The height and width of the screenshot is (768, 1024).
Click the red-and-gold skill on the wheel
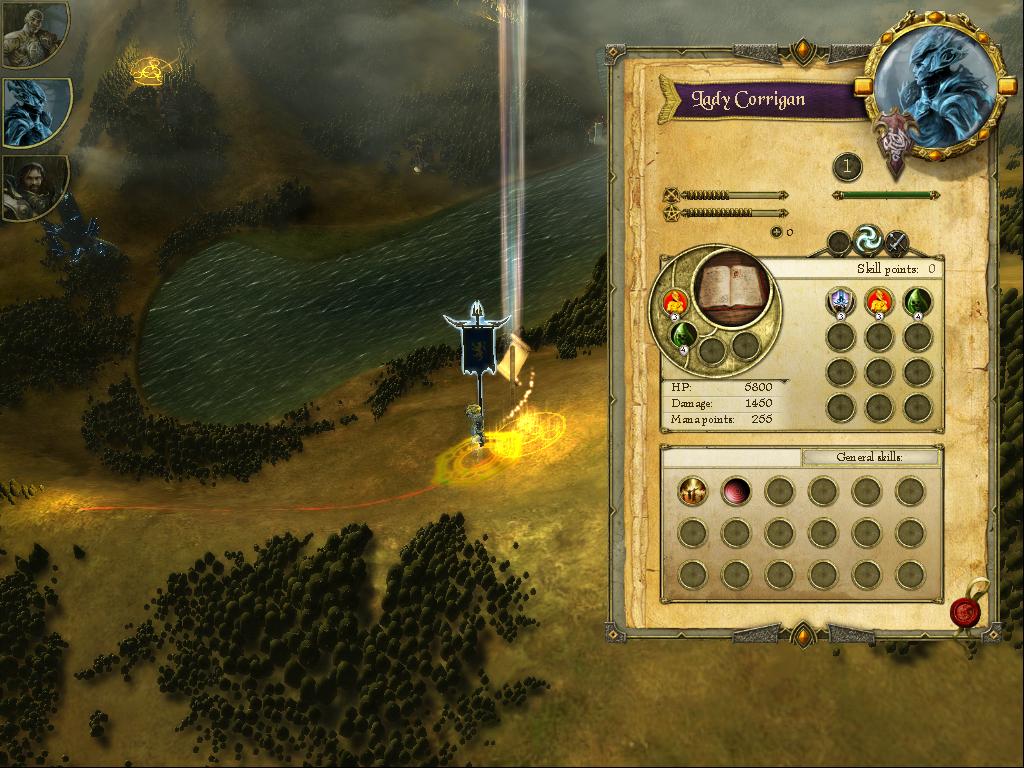[x=676, y=300]
